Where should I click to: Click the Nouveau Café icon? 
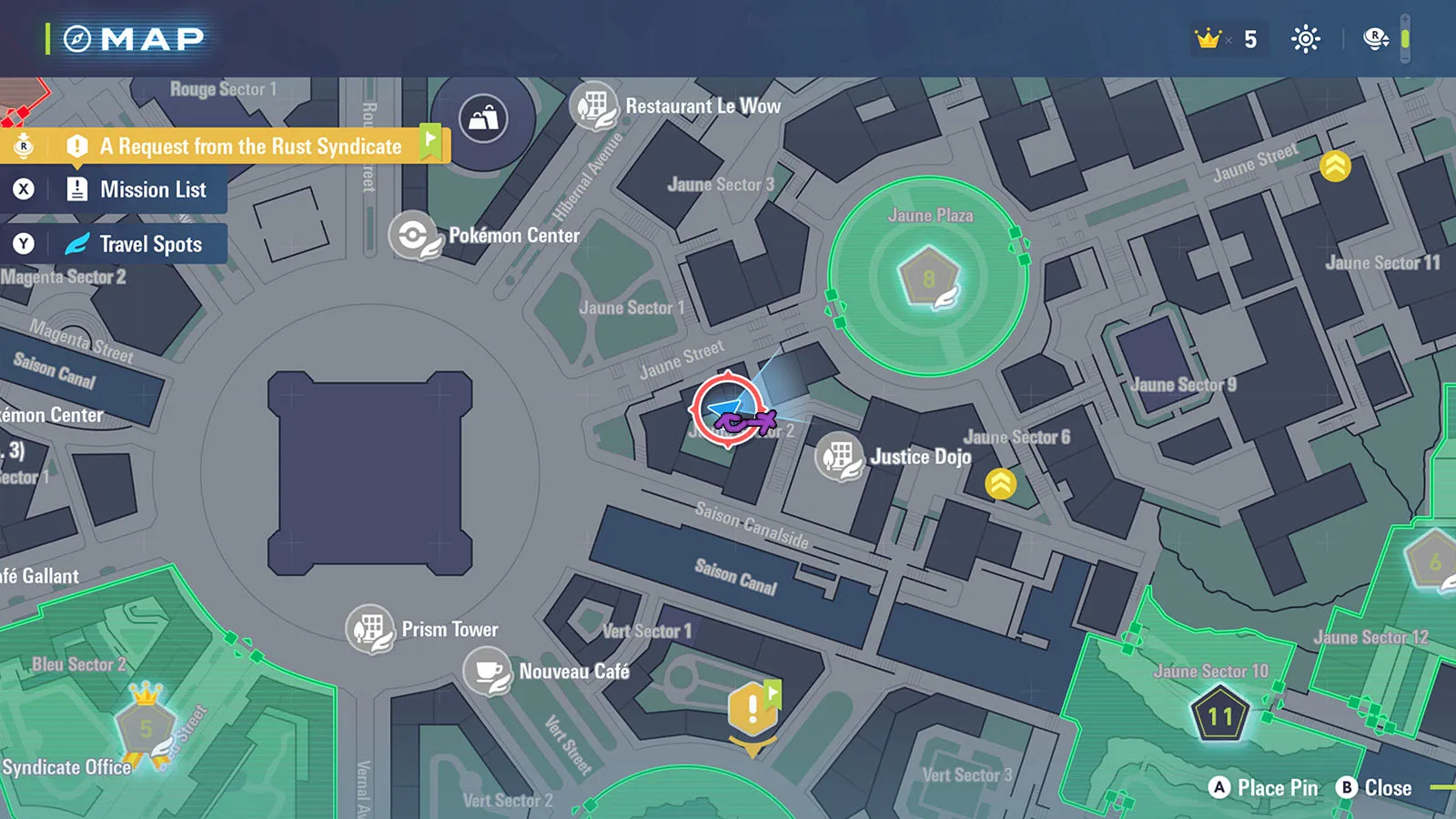[x=488, y=672]
